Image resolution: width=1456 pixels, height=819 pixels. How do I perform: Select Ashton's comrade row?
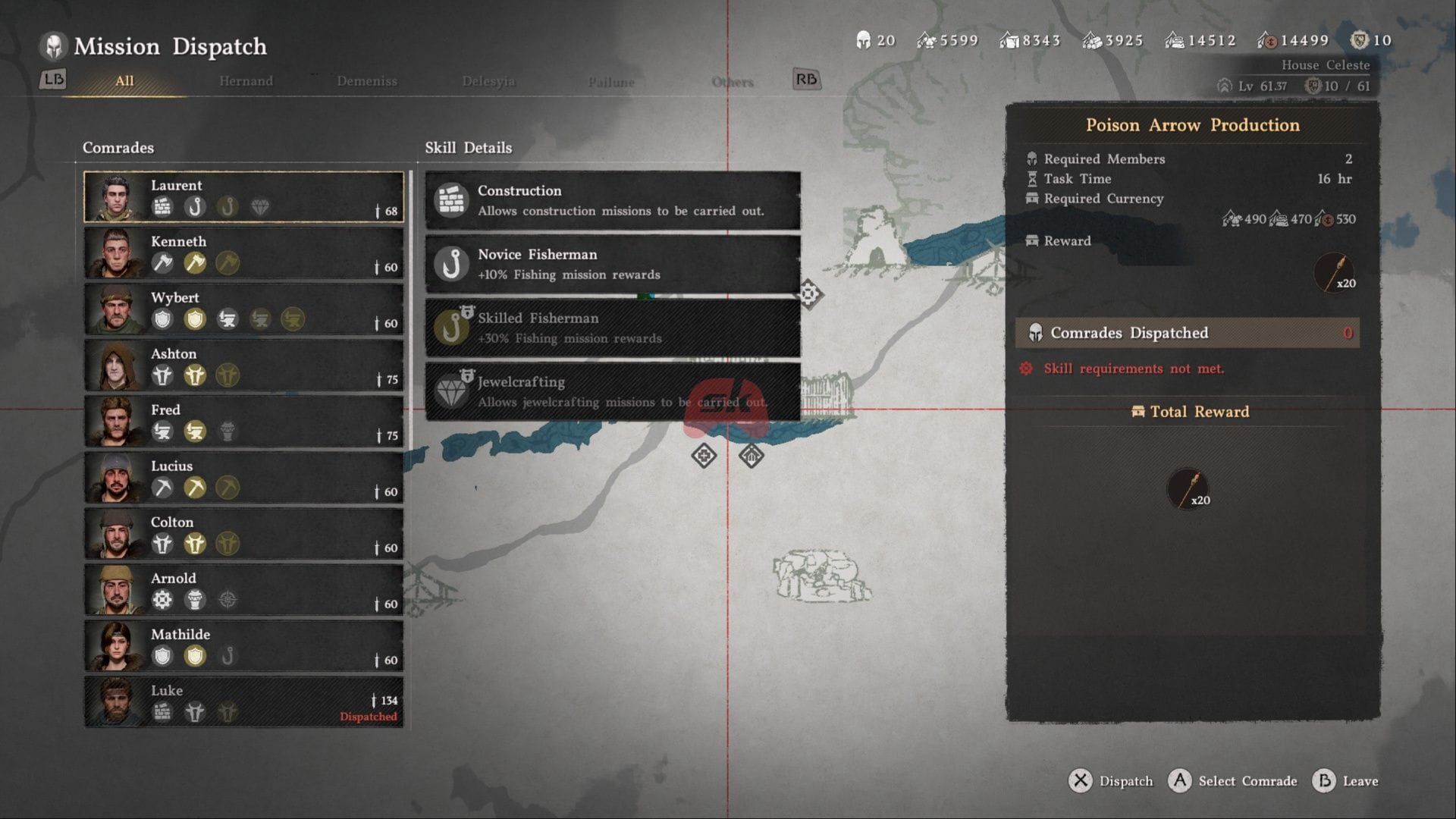(243, 365)
